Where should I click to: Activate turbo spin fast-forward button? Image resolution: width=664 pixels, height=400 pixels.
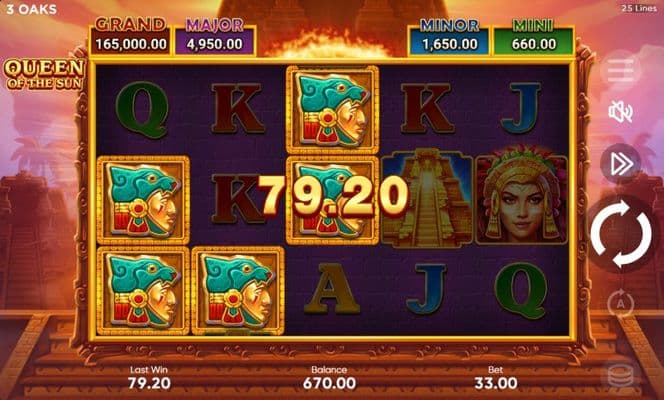pyautogui.click(x=620, y=164)
